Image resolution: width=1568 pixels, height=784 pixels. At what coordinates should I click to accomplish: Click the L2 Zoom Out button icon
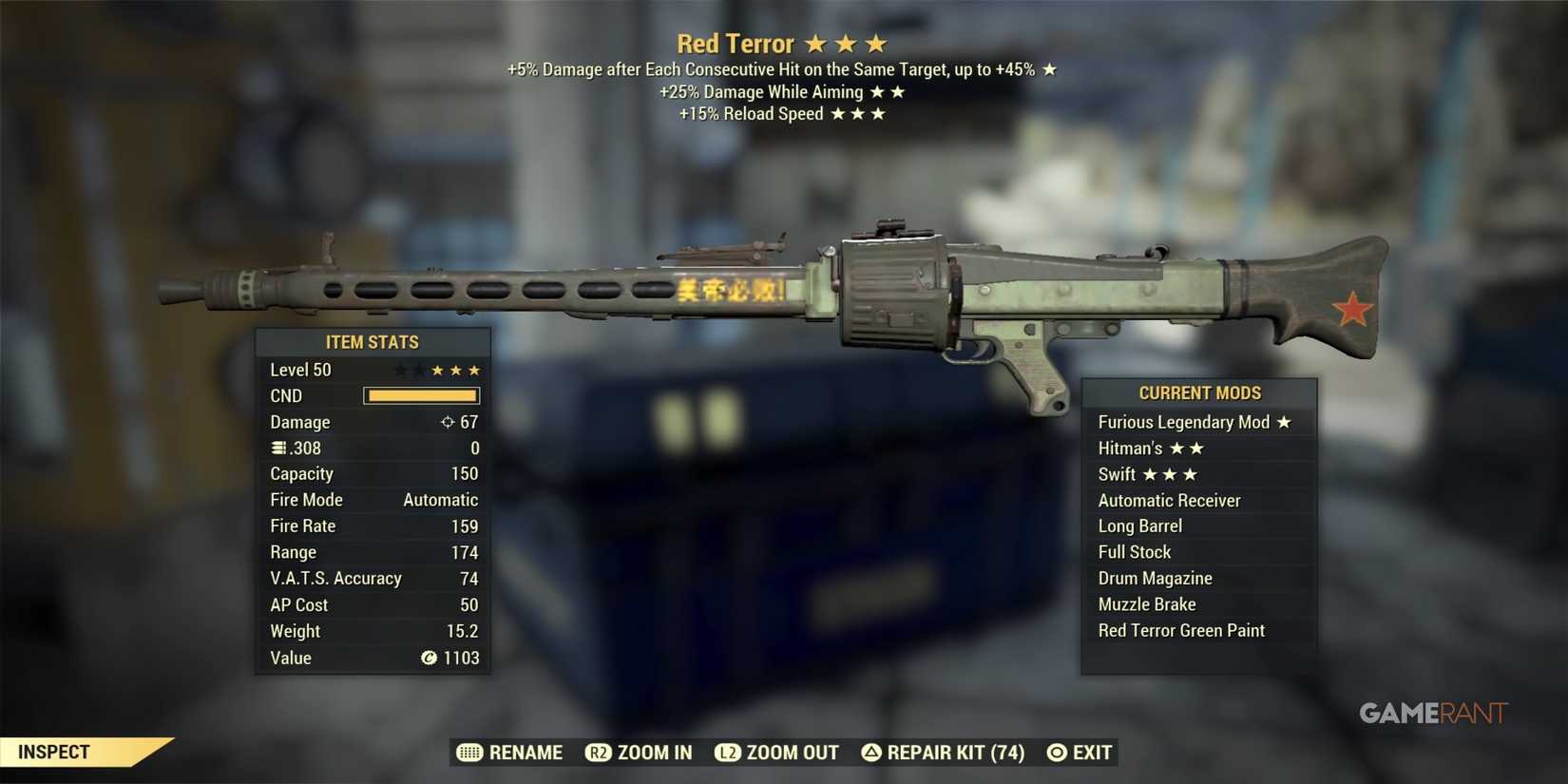click(728, 752)
